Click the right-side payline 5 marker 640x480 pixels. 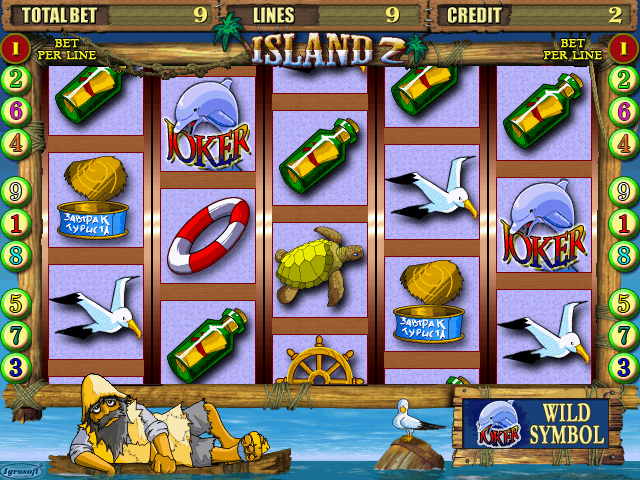pos(625,302)
